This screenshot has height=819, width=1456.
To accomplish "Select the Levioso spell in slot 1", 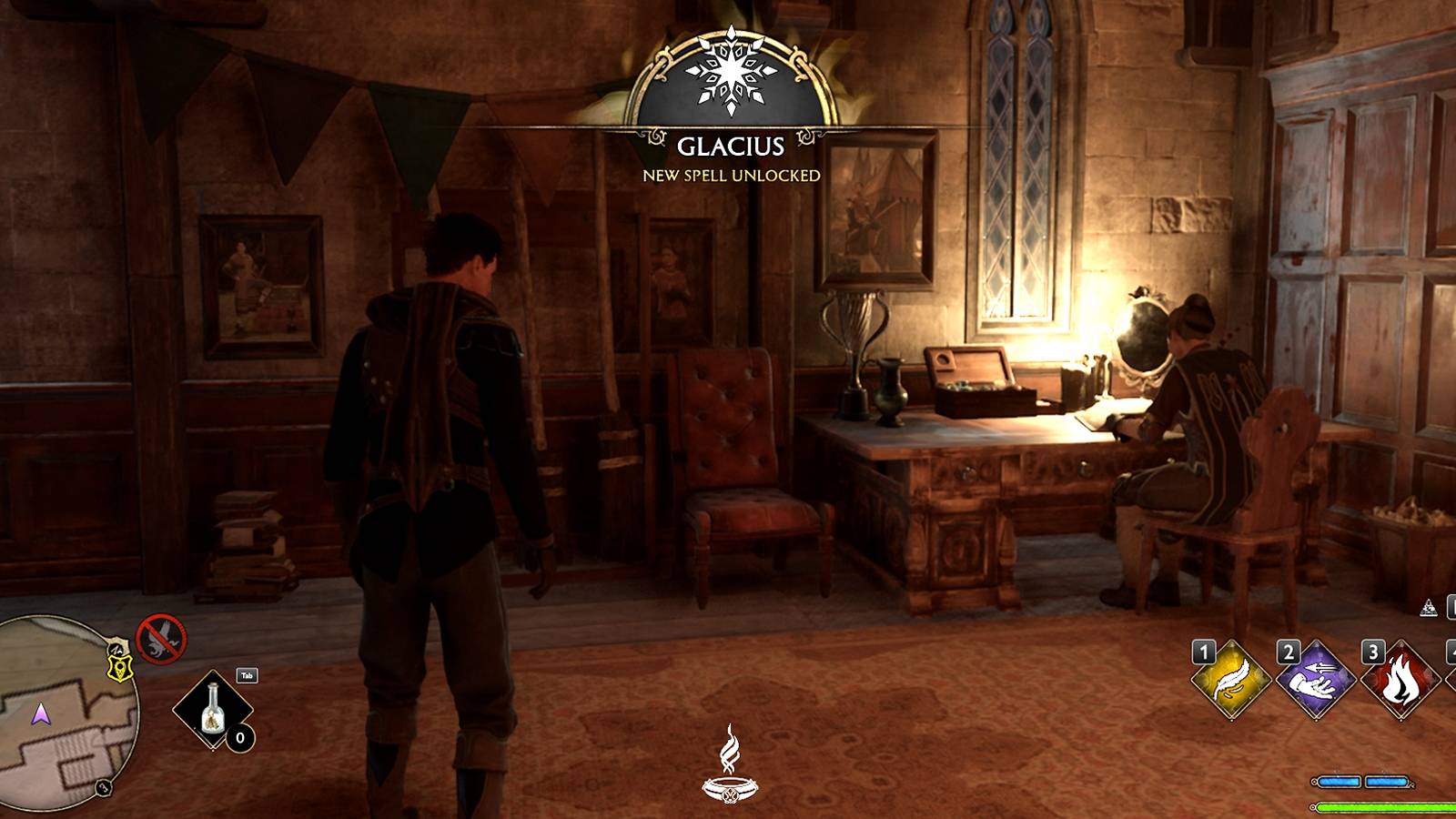I will pos(1229,679).
